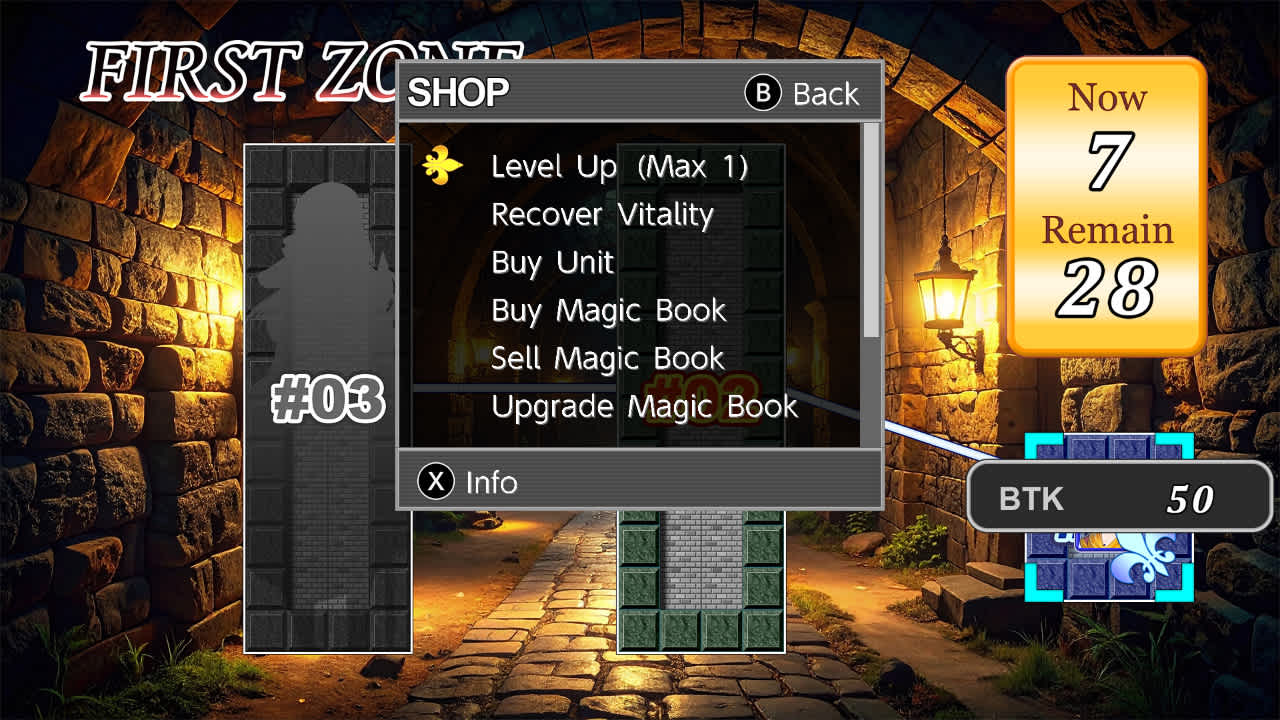This screenshot has height=720, width=1280.
Task: Open the Buy Magic Book option
Action: click(x=607, y=310)
